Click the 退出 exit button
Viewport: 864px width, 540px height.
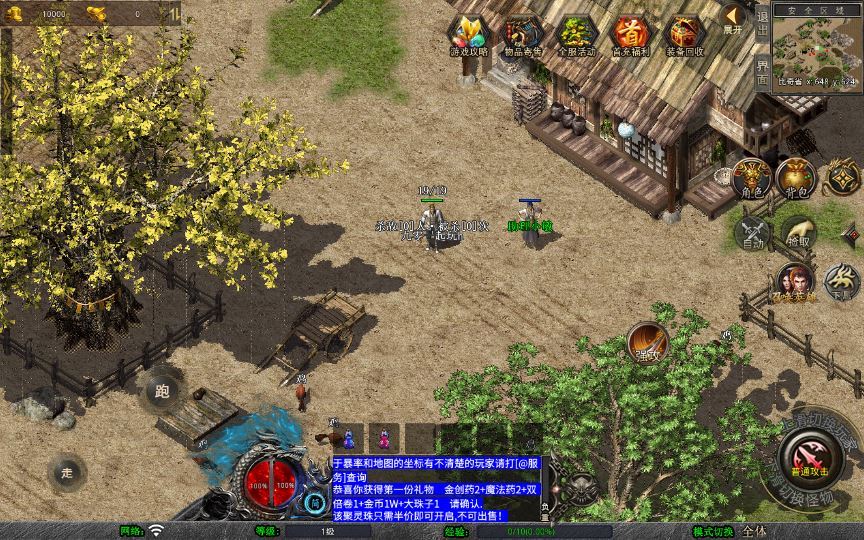(763, 22)
